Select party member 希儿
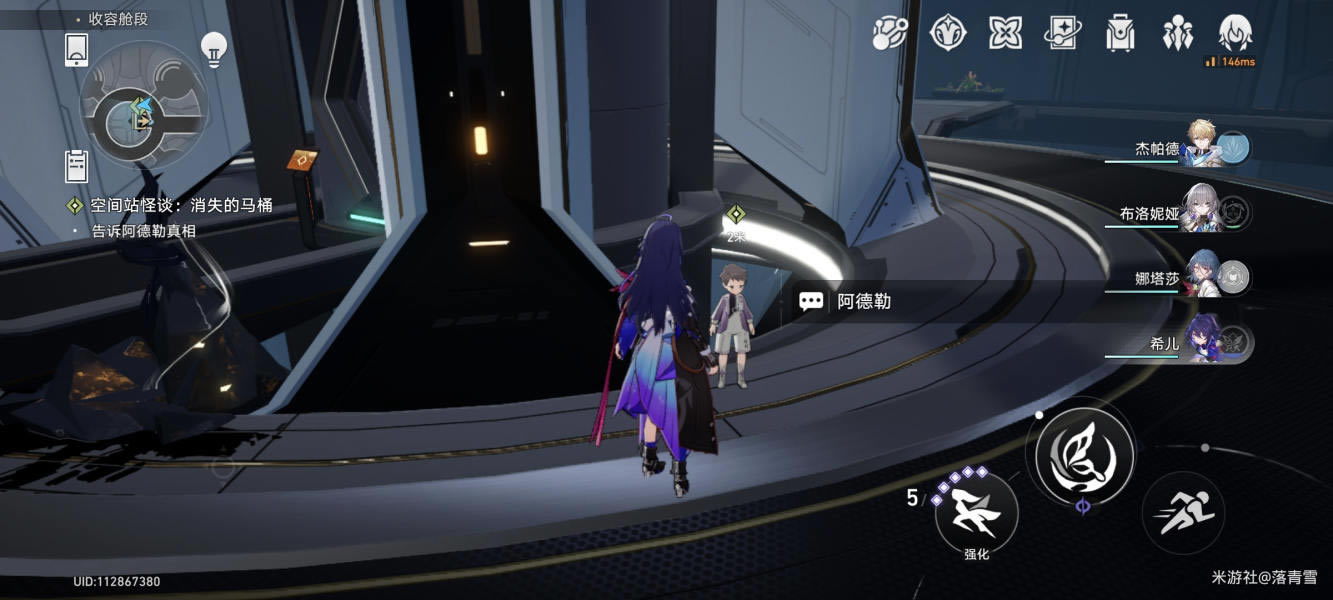Viewport: 1333px width, 600px height. point(1200,343)
